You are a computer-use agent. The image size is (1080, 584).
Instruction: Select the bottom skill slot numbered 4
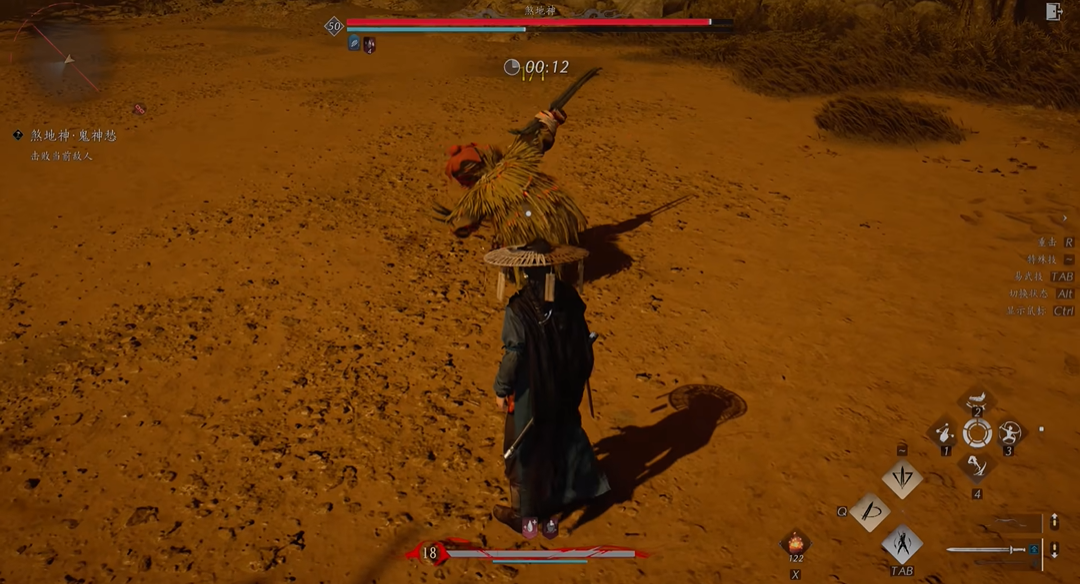click(977, 465)
